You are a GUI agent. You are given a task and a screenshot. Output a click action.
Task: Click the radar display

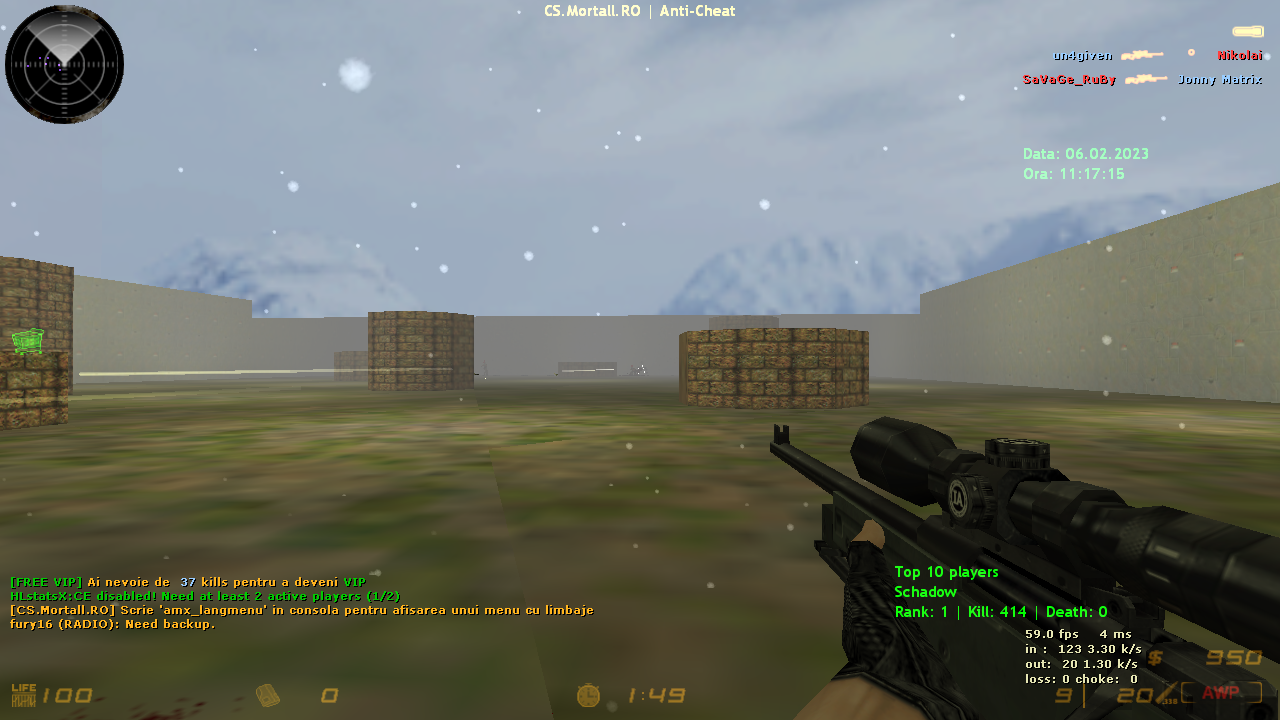[x=64, y=63]
